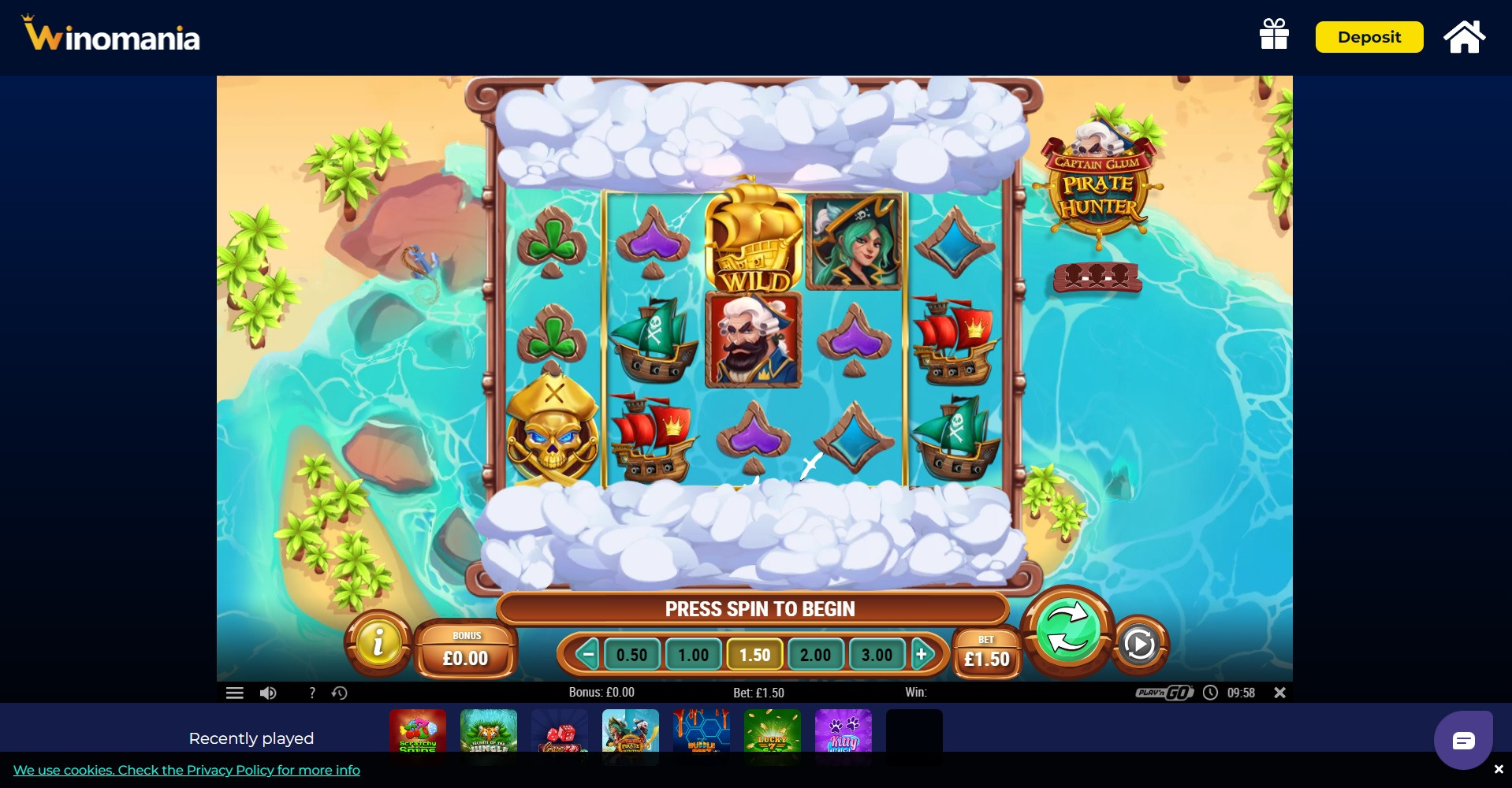Screen dimensions: 1512x788
Task: Open the game menu via hamburger icon
Action: click(x=234, y=692)
